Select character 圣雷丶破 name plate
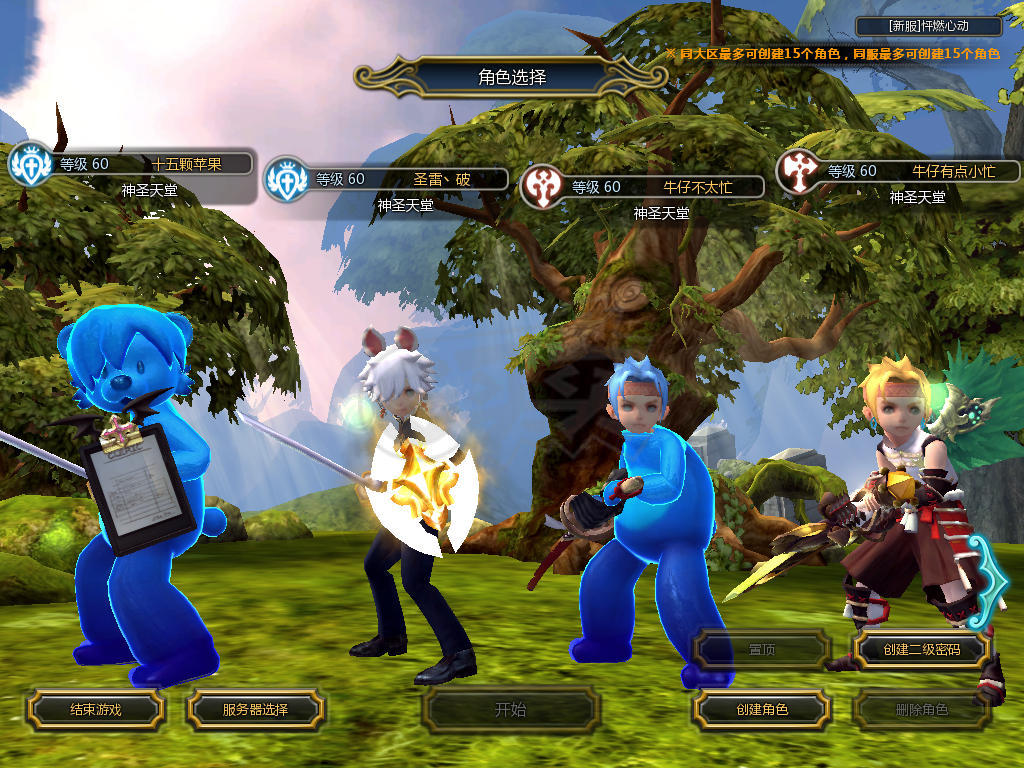 (x=405, y=180)
